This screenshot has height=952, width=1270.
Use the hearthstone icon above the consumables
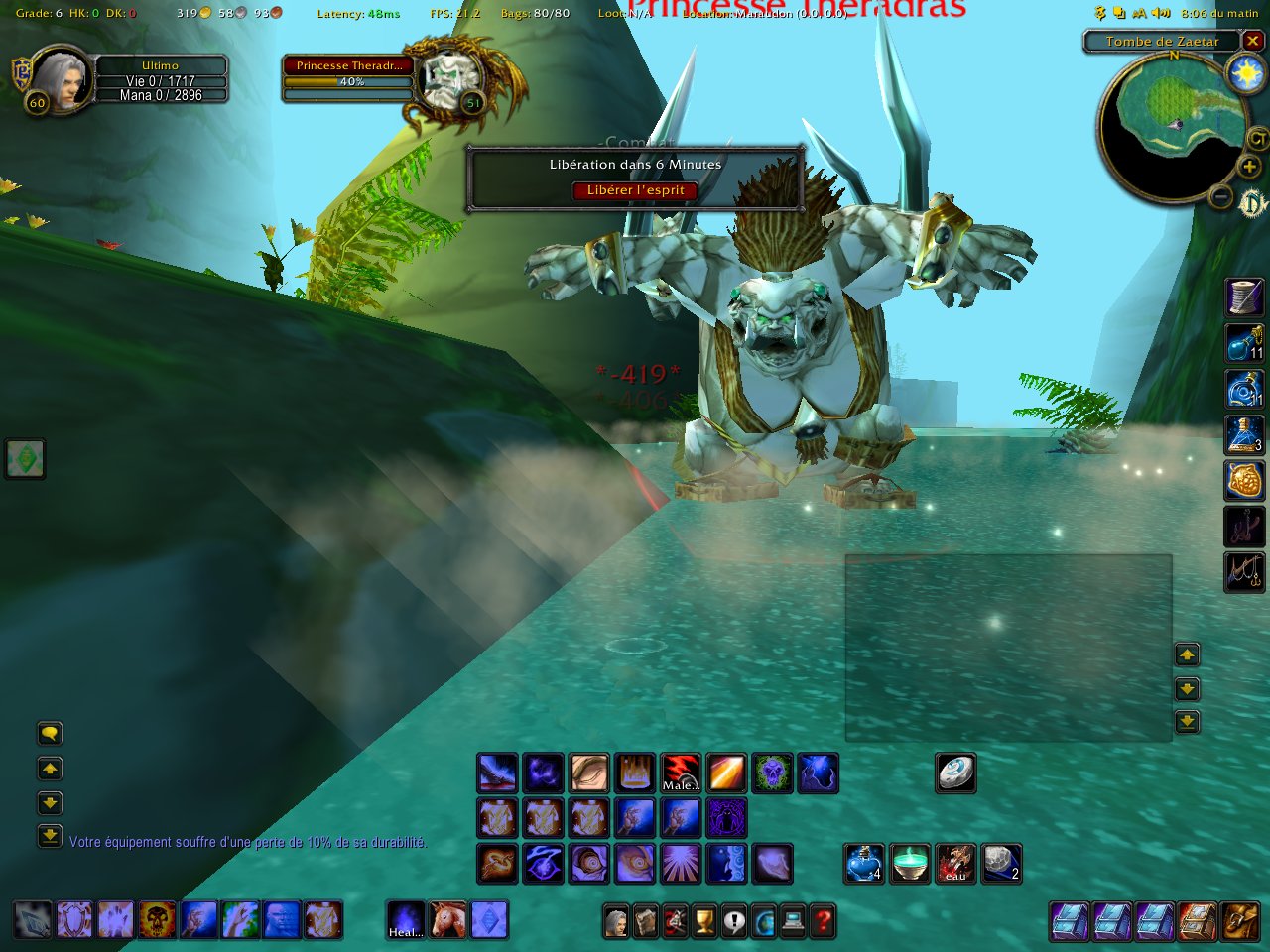pos(955,773)
